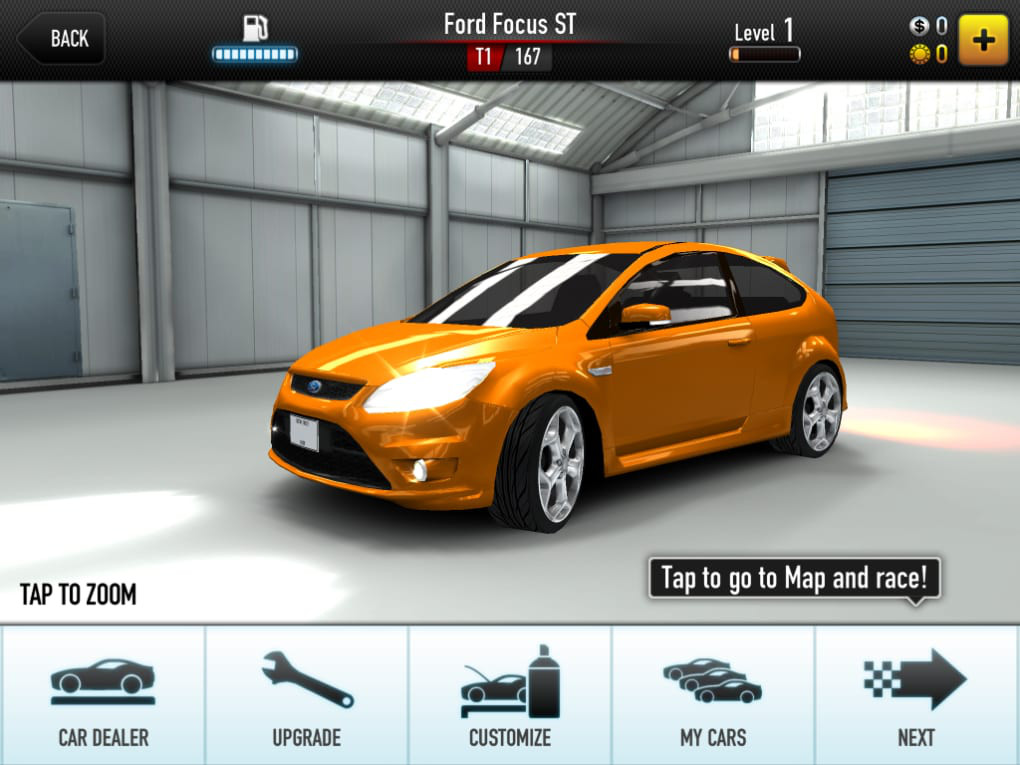Go back with the BACK button

tap(62, 39)
